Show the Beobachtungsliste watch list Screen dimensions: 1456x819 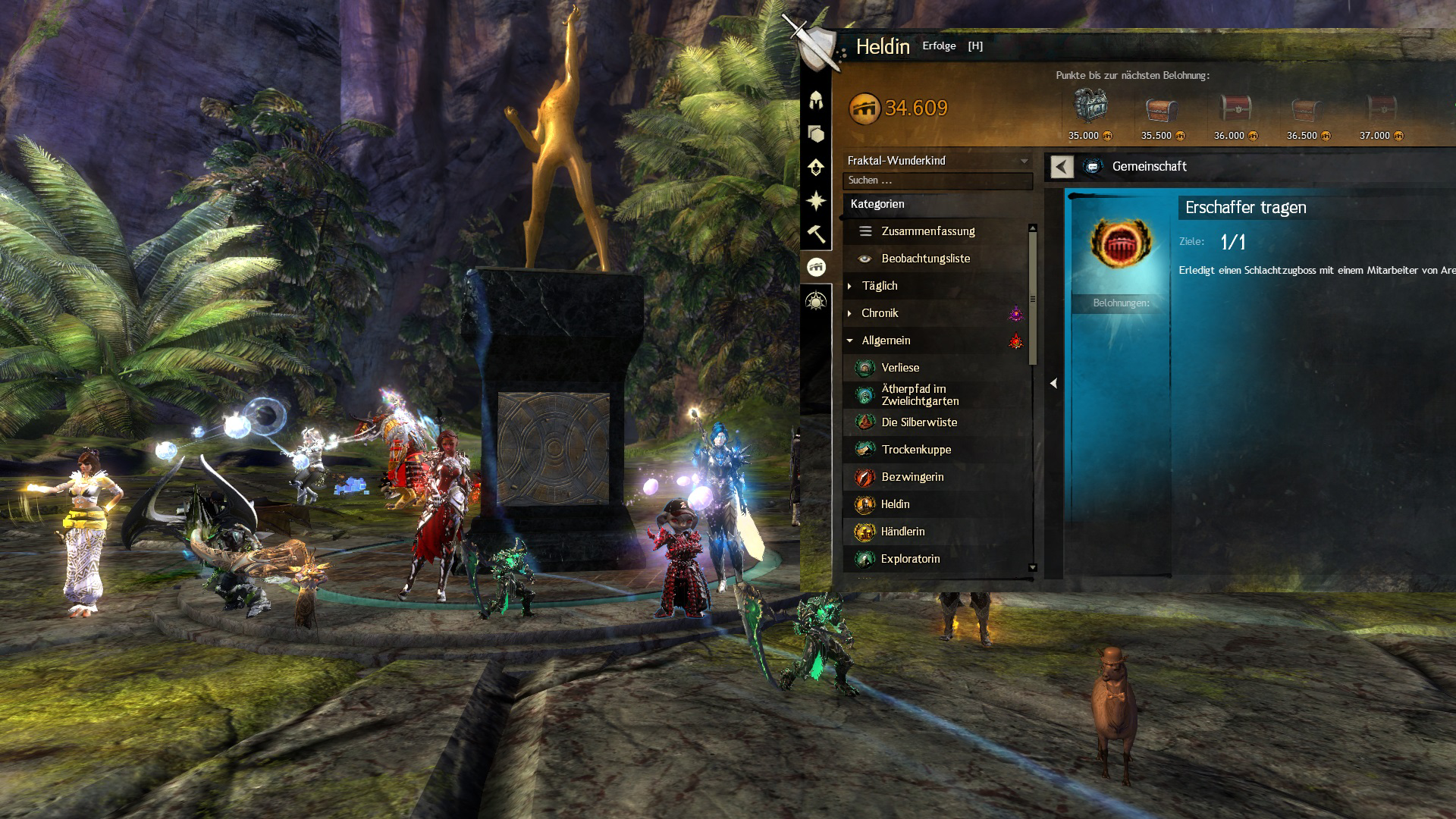[x=925, y=259]
